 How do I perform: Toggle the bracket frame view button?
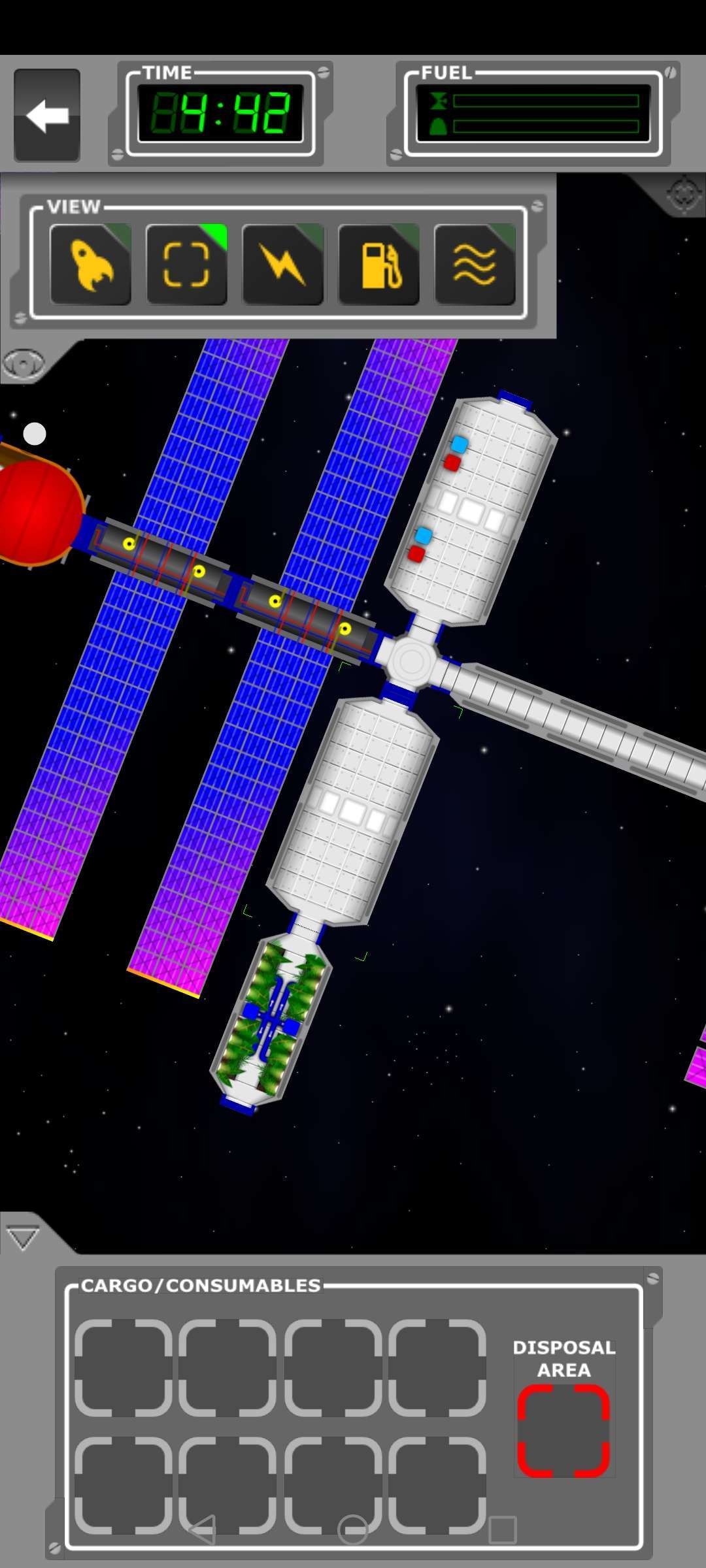click(x=186, y=265)
